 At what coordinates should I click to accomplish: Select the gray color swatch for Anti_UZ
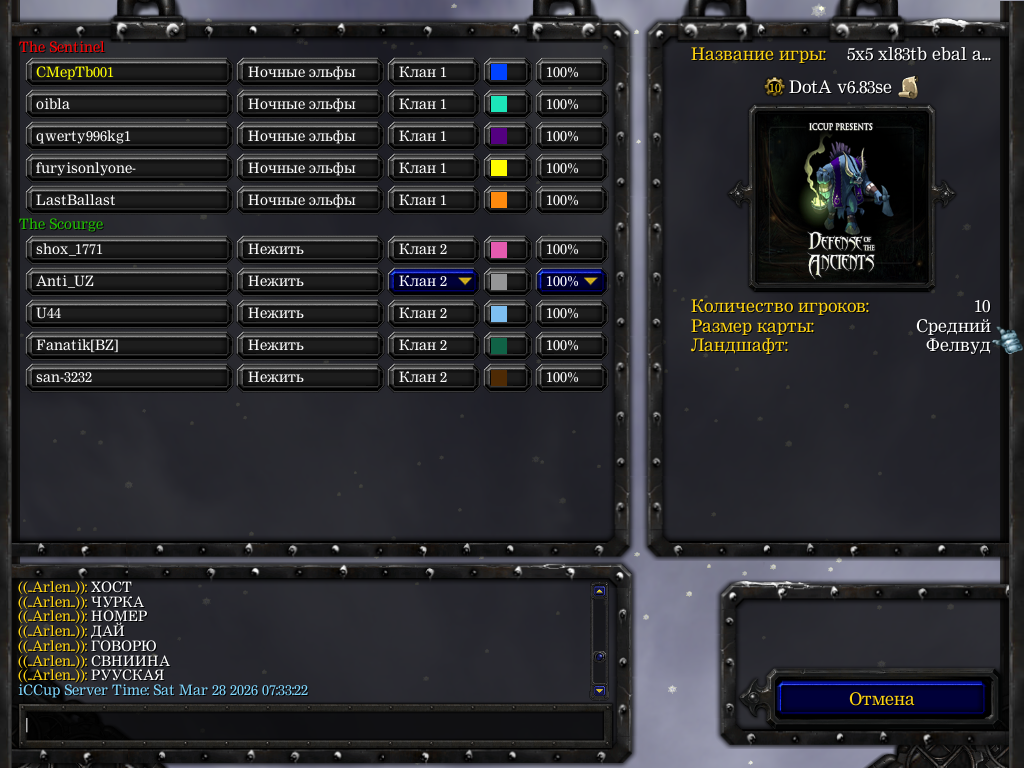499,282
